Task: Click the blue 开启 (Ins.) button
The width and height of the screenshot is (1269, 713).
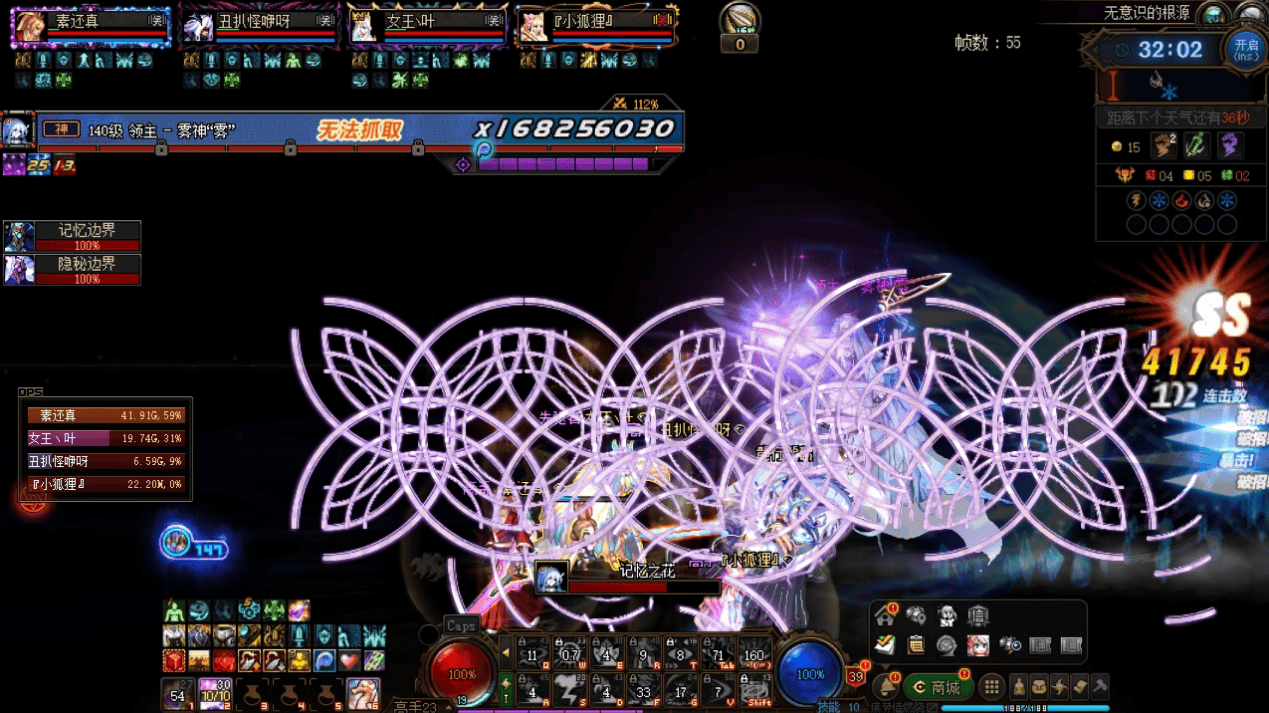Action: [x=1245, y=49]
